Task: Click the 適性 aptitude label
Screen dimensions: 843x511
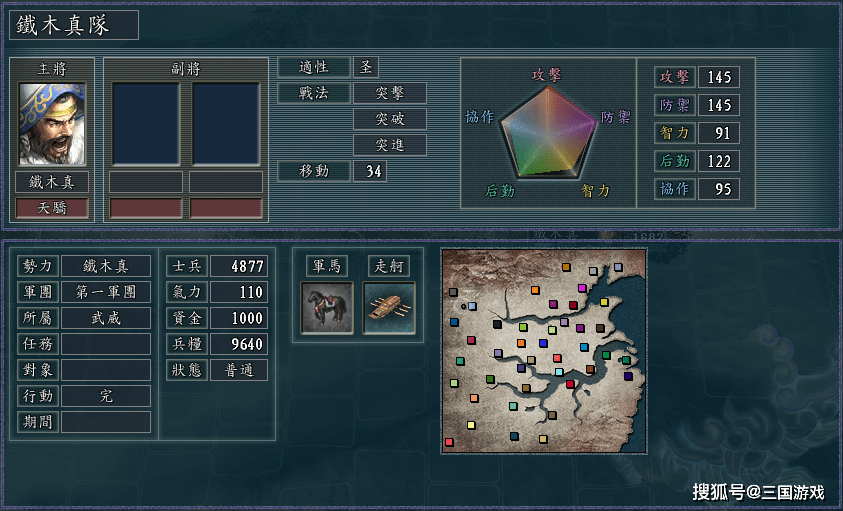Action: (314, 67)
